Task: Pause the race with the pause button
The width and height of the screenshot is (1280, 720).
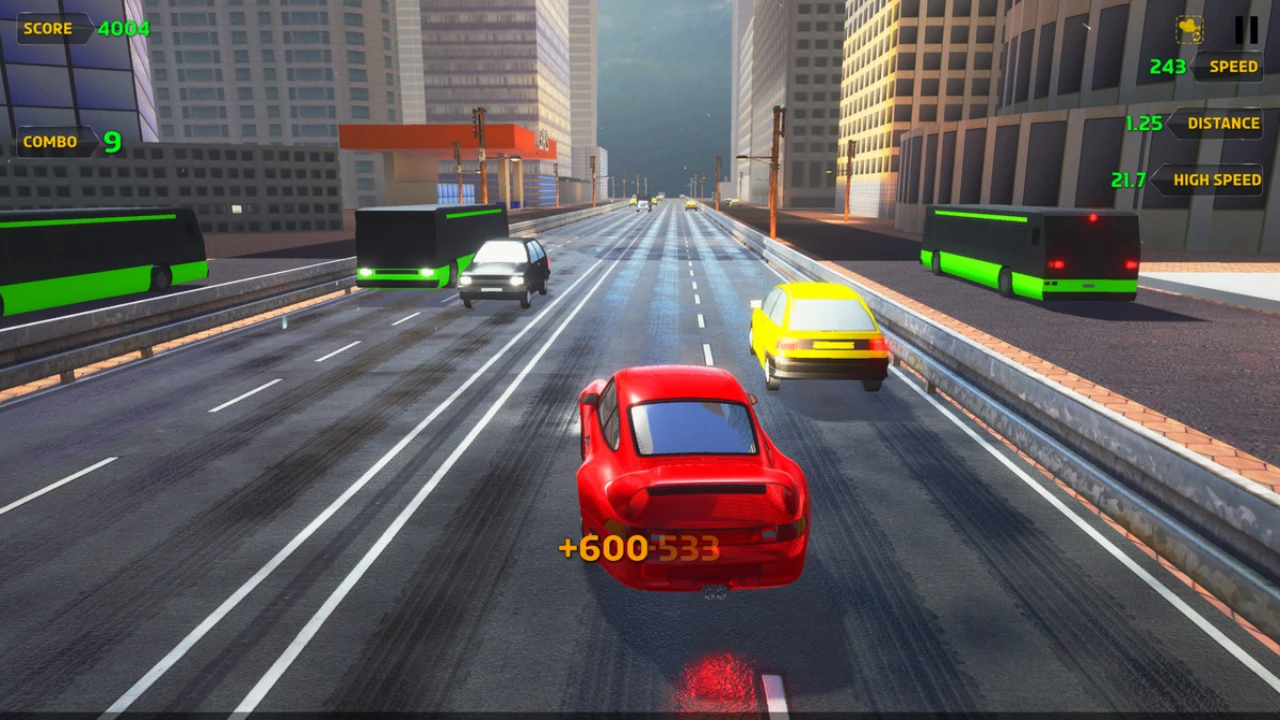Action: point(1246,30)
